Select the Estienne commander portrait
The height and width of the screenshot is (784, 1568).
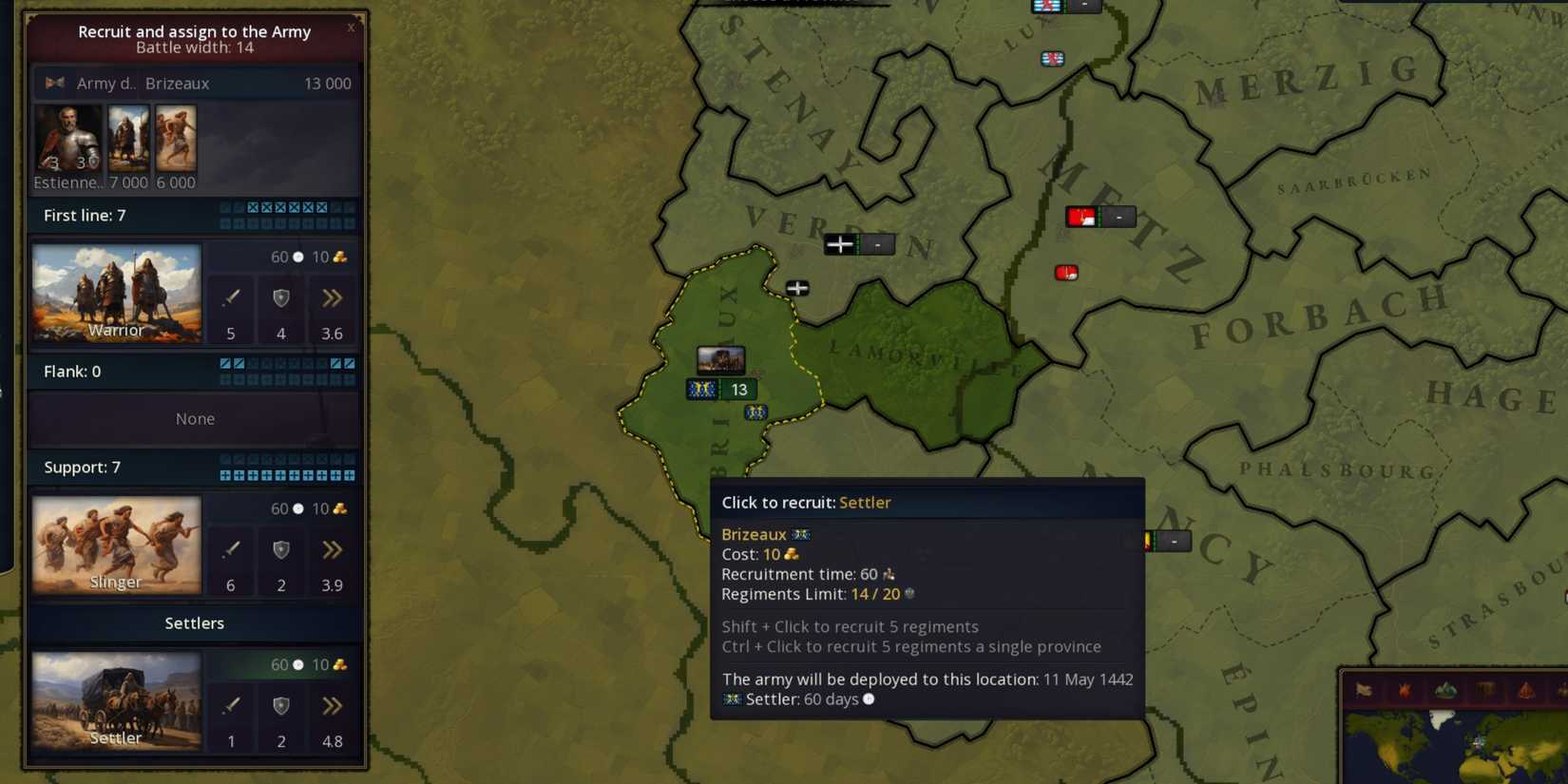[x=68, y=140]
